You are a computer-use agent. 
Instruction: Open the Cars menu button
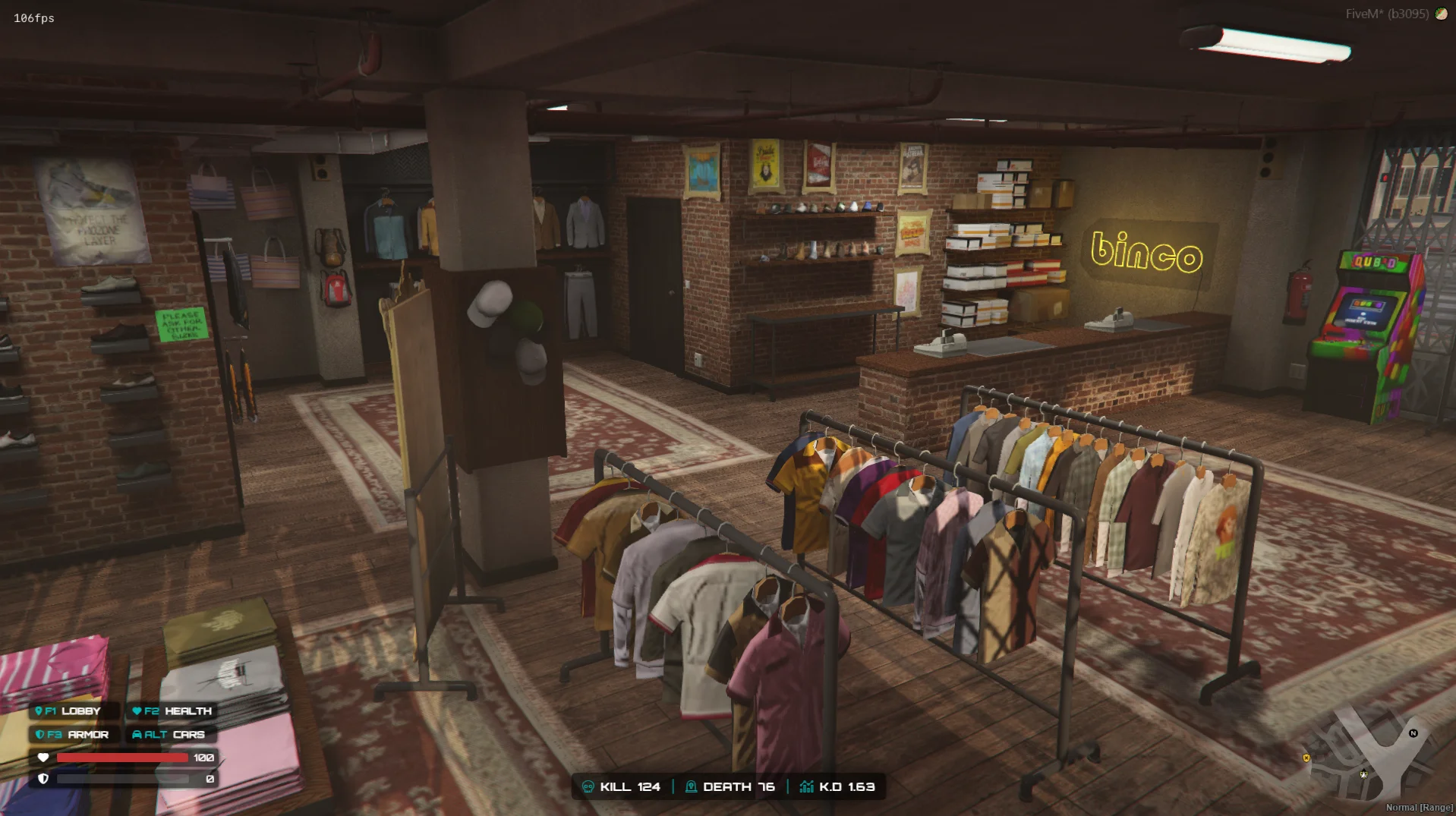point(169,735)
